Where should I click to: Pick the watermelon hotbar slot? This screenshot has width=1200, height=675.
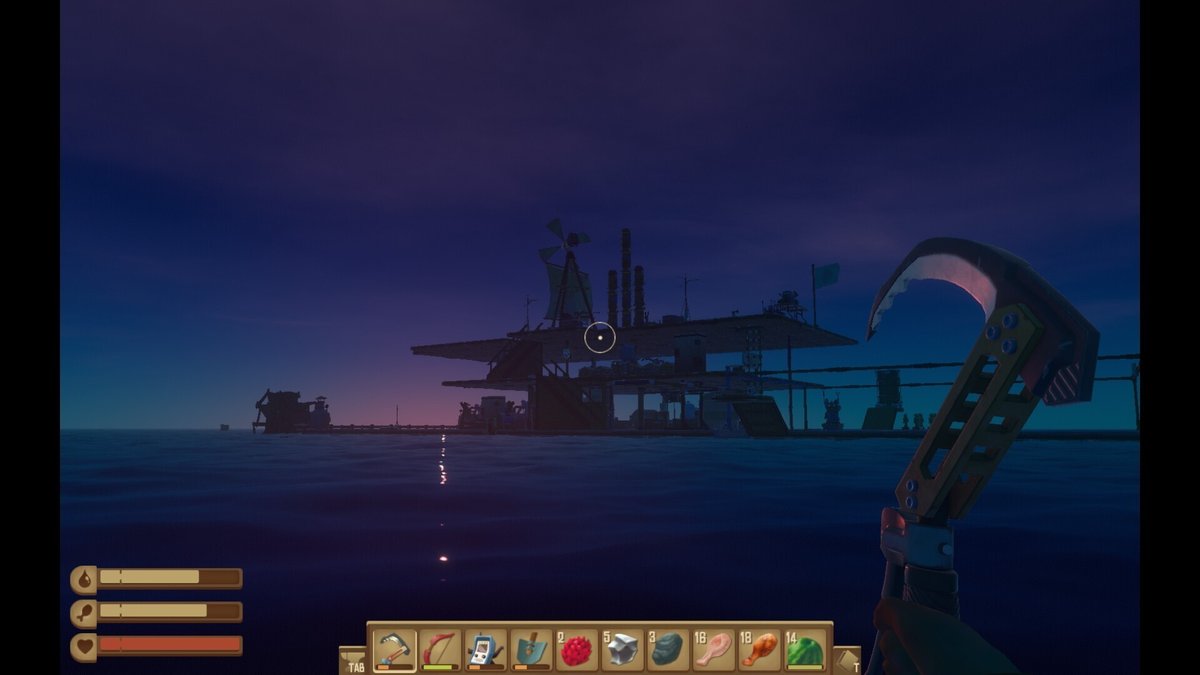805,650
